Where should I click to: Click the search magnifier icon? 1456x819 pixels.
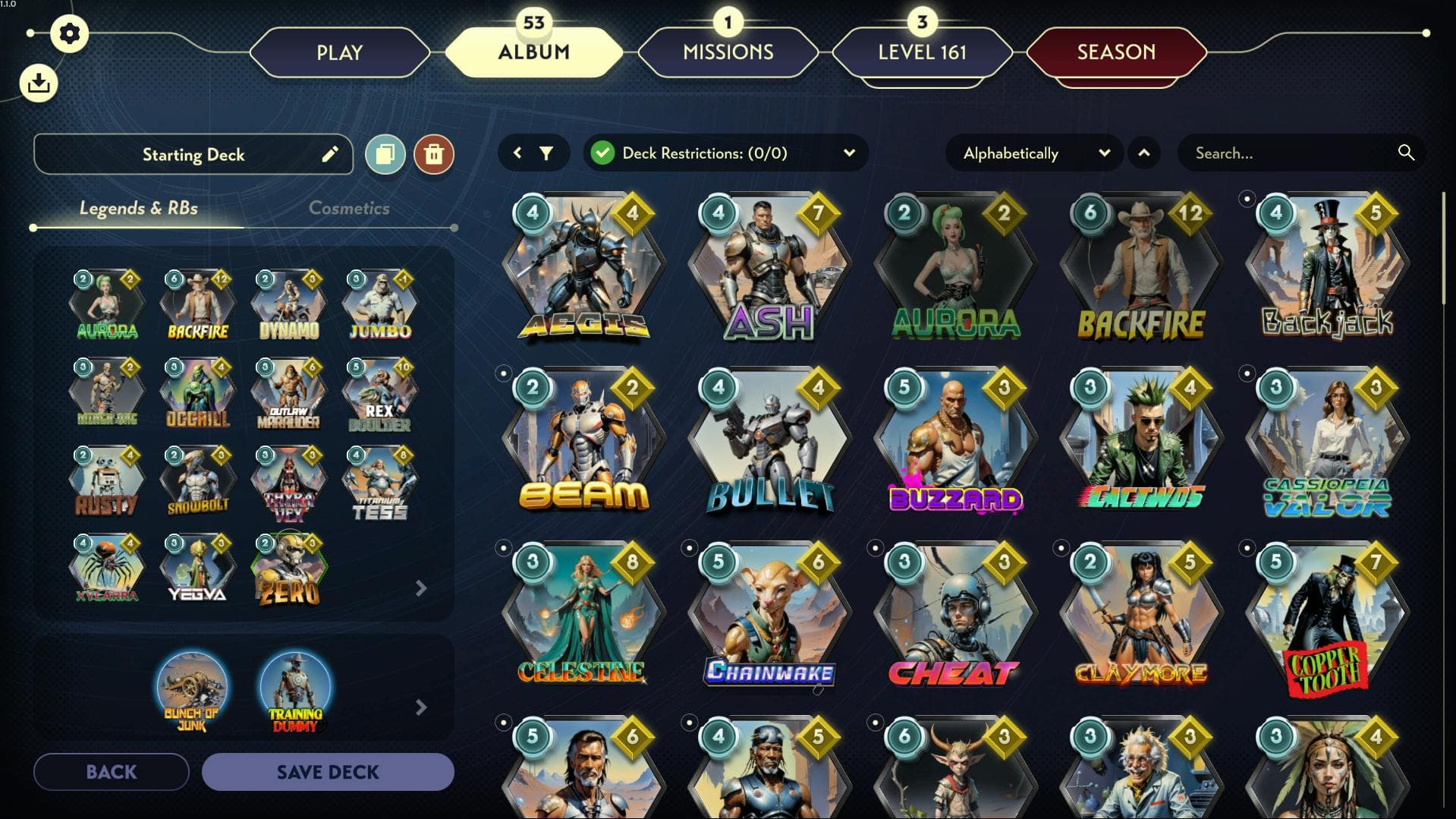tap(1405, 153)
